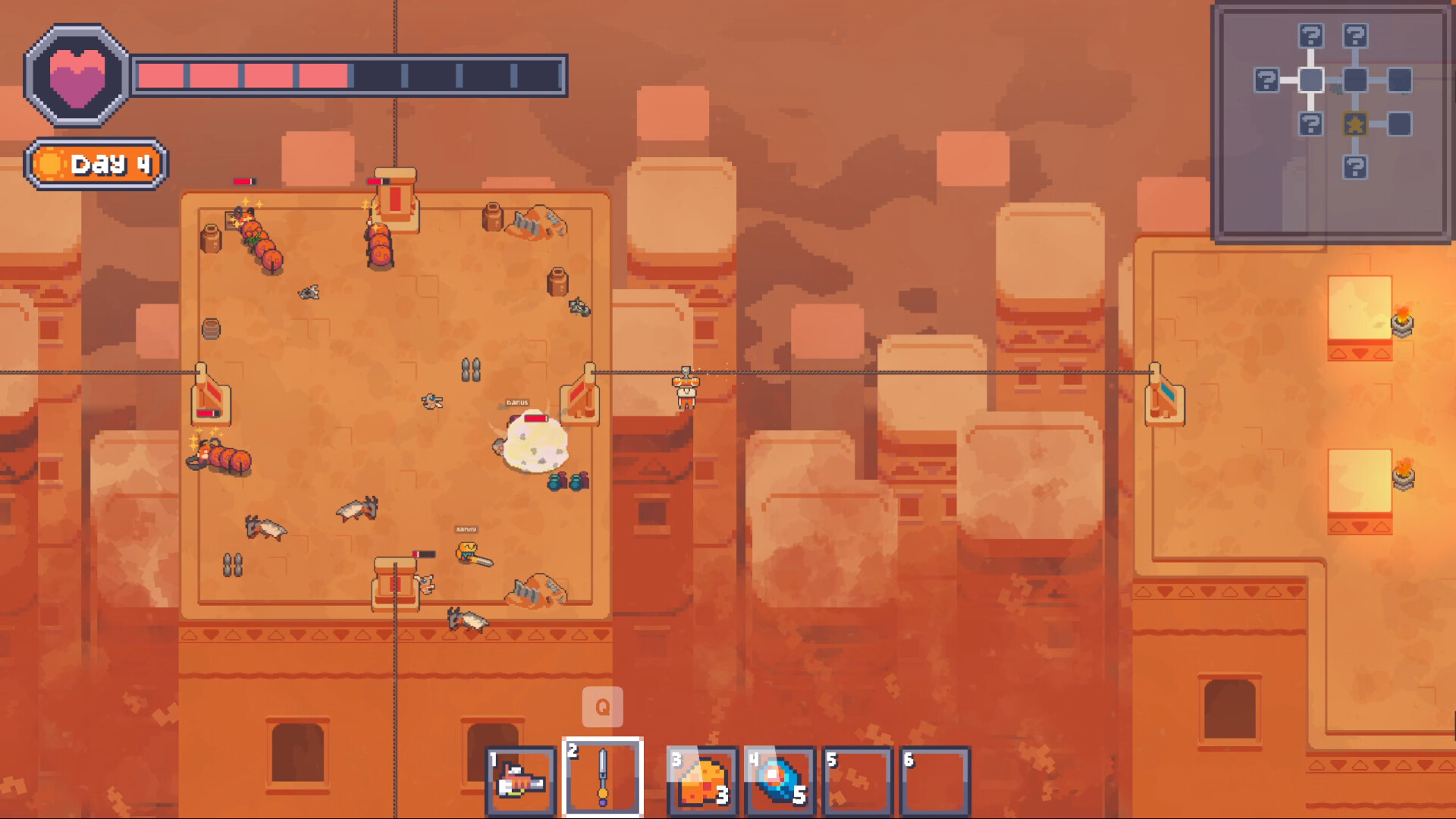
Task: Select the highlighted current room on the minimap
Action: click(x=1311, y=80)
